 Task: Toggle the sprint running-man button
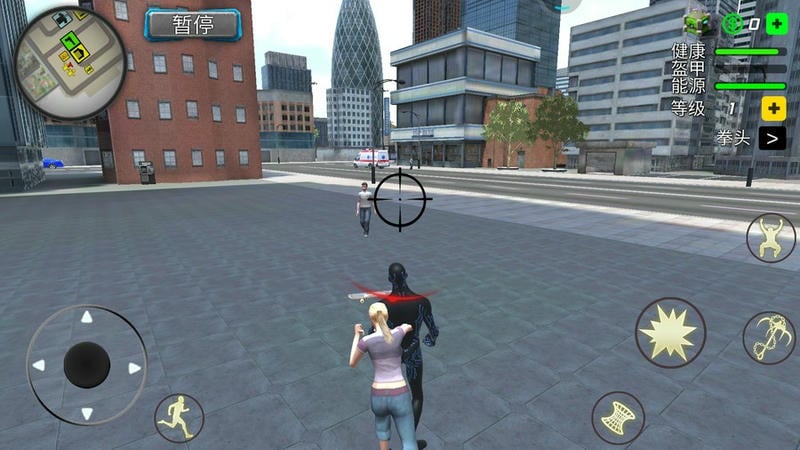point(179,417)
